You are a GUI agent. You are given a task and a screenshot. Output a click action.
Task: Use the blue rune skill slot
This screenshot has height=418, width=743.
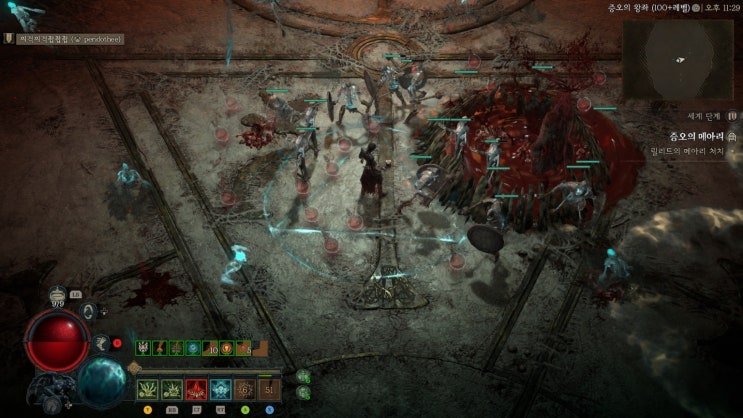(221, 388)
